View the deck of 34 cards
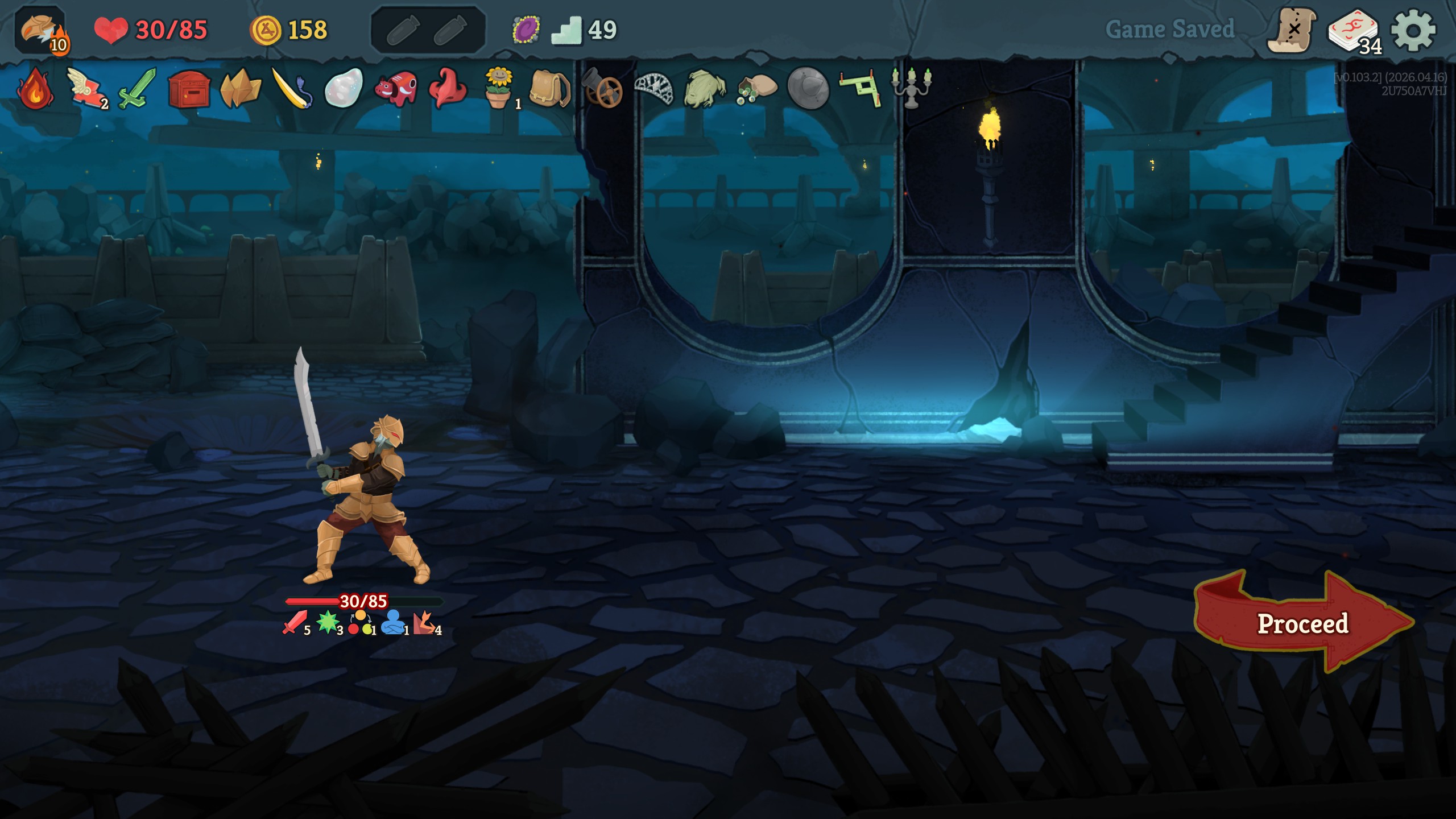1456x819 pixels. 1354,31
